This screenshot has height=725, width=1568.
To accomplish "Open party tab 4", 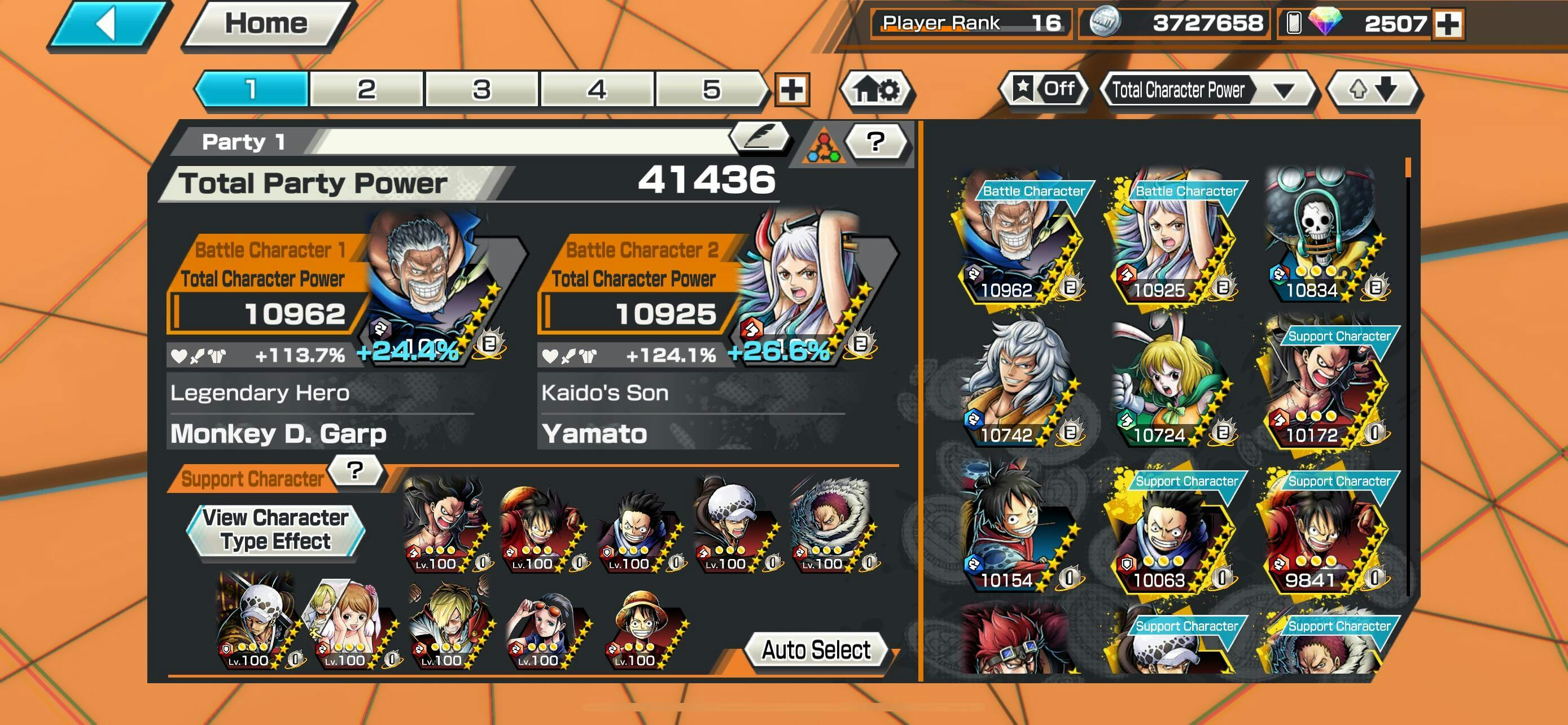I will point(597,89).
